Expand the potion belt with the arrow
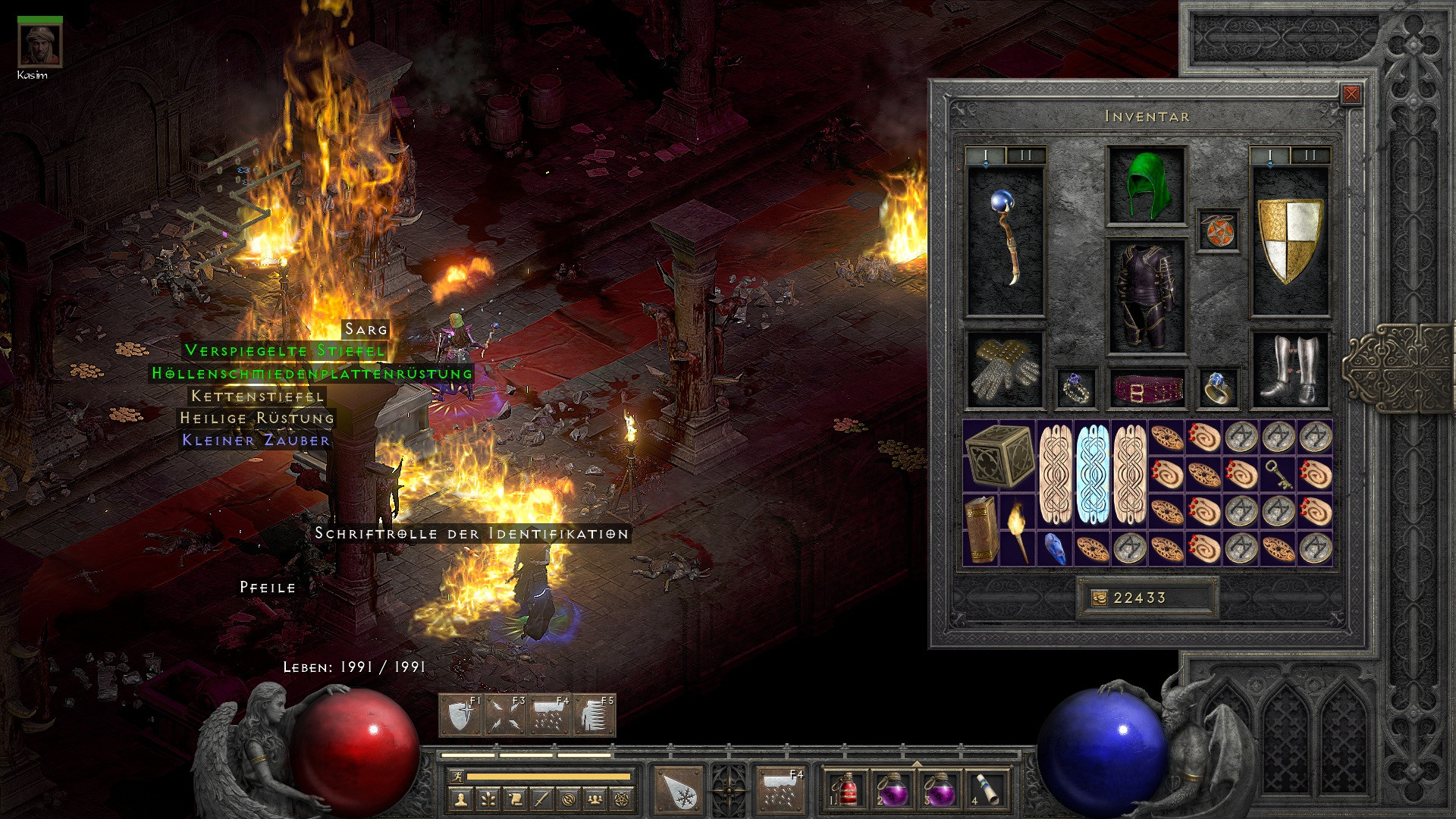This screenshot has width=1456, height=819. [x=917, y=764]
